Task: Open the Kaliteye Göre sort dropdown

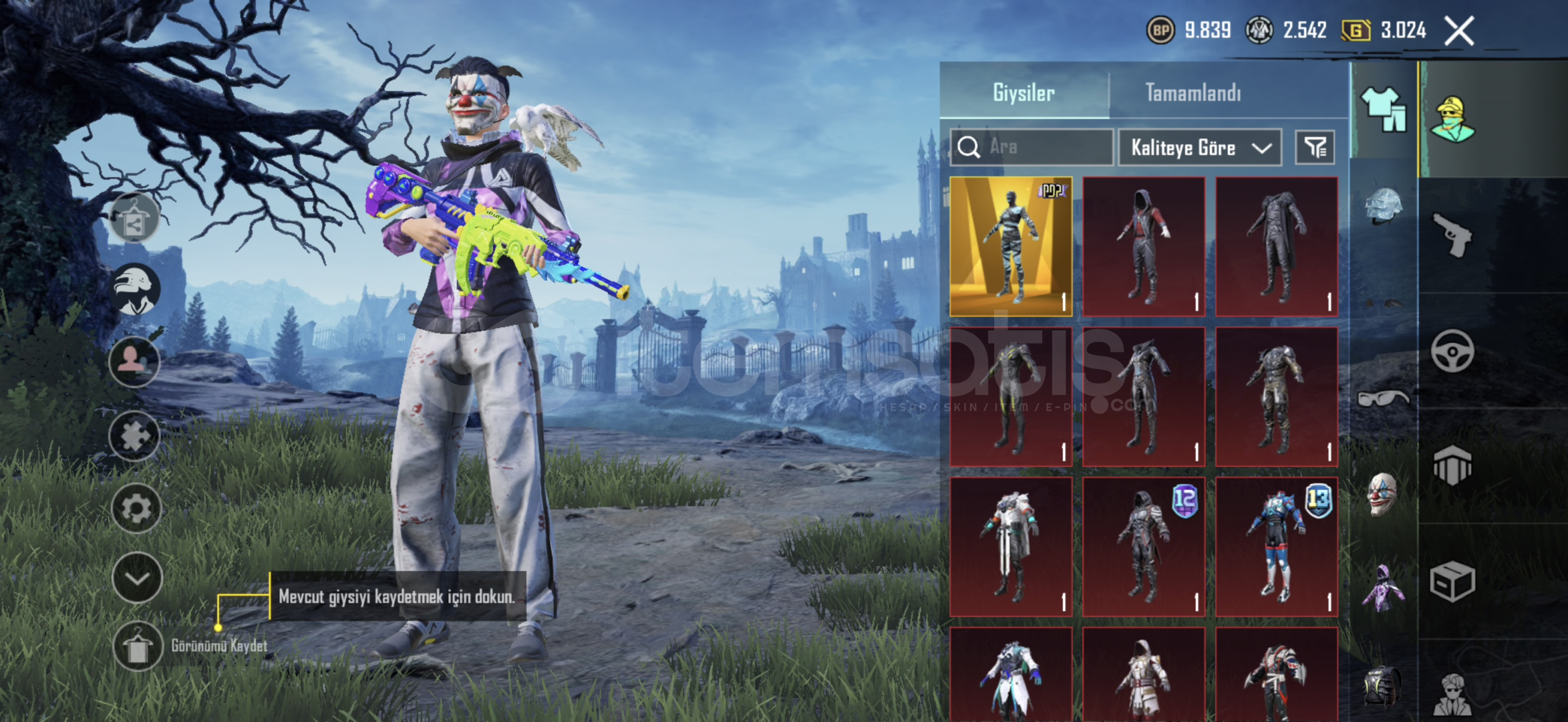Action: 1200,148
